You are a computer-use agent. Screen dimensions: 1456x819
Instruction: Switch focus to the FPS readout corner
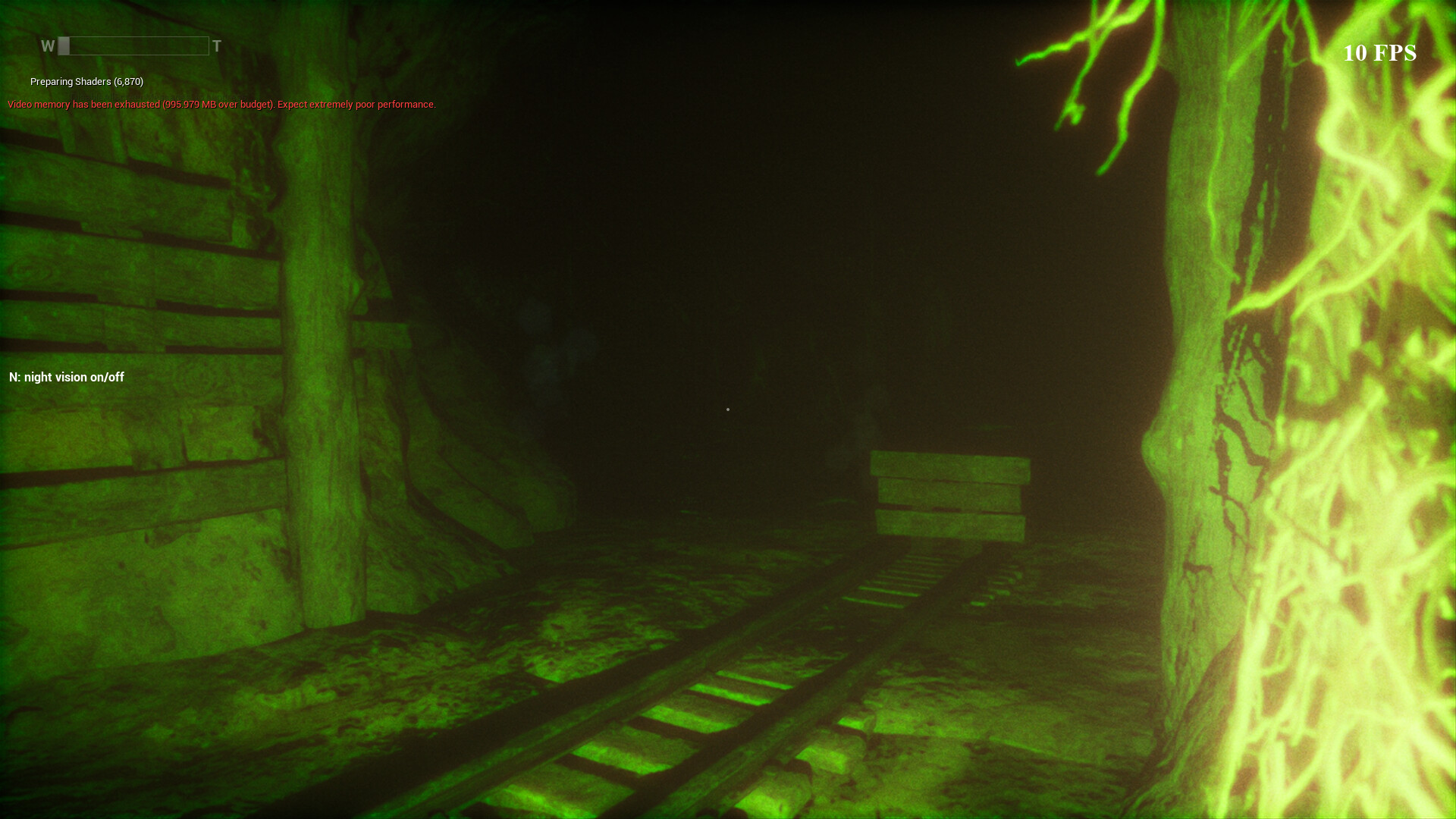pos(1380,53)
